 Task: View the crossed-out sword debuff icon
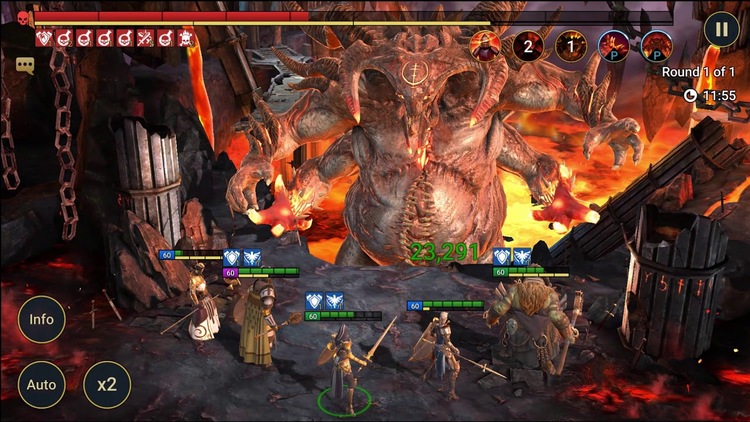pyautogui.click(x=145, y=39)
